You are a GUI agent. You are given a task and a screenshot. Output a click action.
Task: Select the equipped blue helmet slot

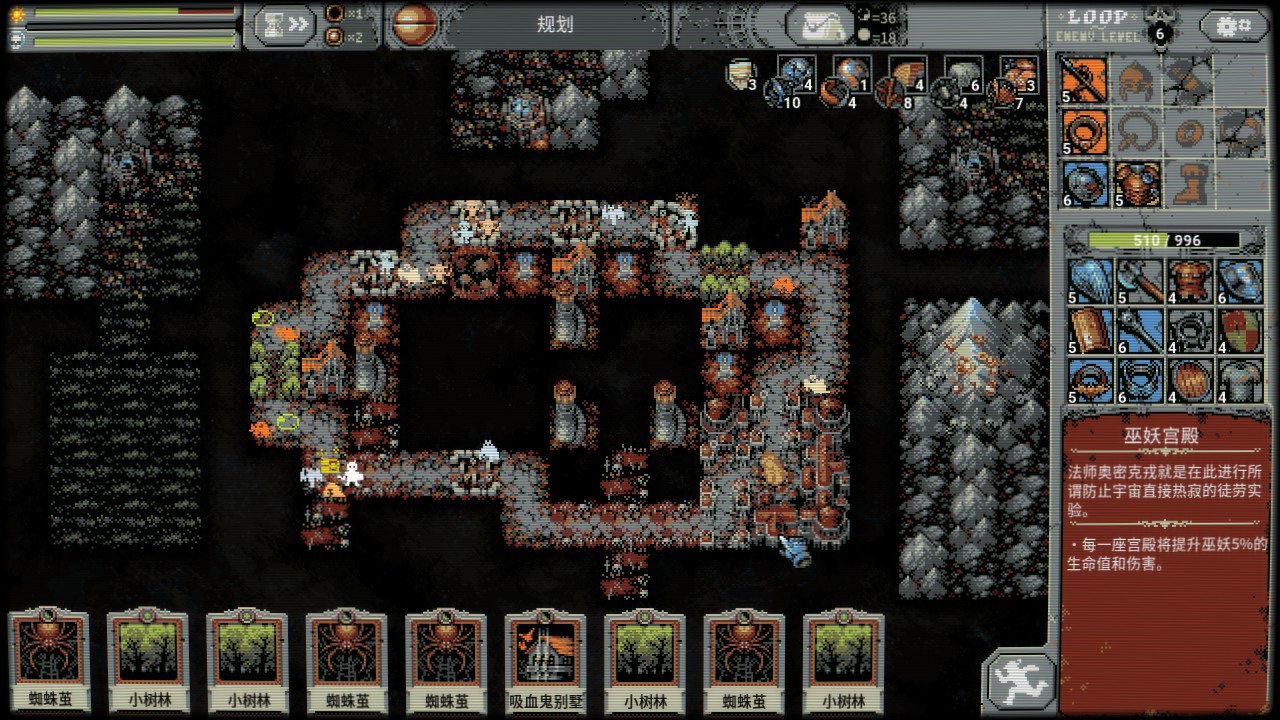click(x=1085, y=184)
